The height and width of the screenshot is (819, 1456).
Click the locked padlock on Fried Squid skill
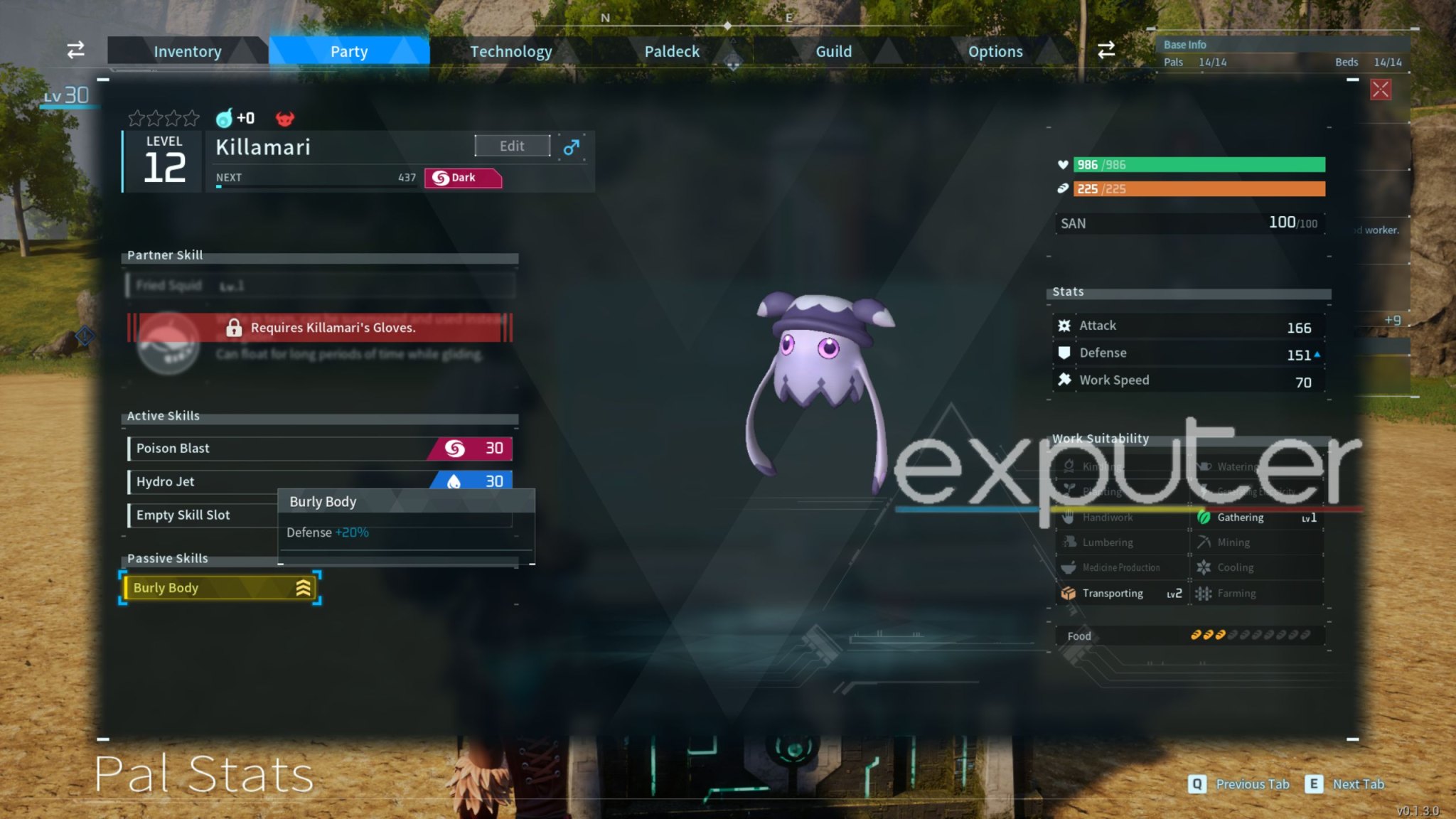click(x=234, y=328)
